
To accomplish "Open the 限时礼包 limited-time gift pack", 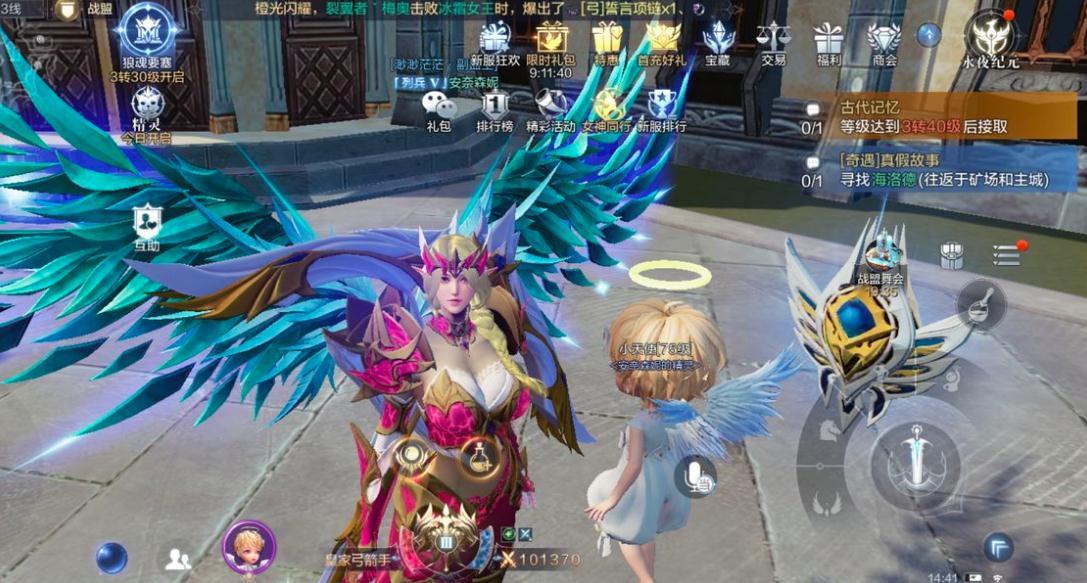I will click(551, 40).
